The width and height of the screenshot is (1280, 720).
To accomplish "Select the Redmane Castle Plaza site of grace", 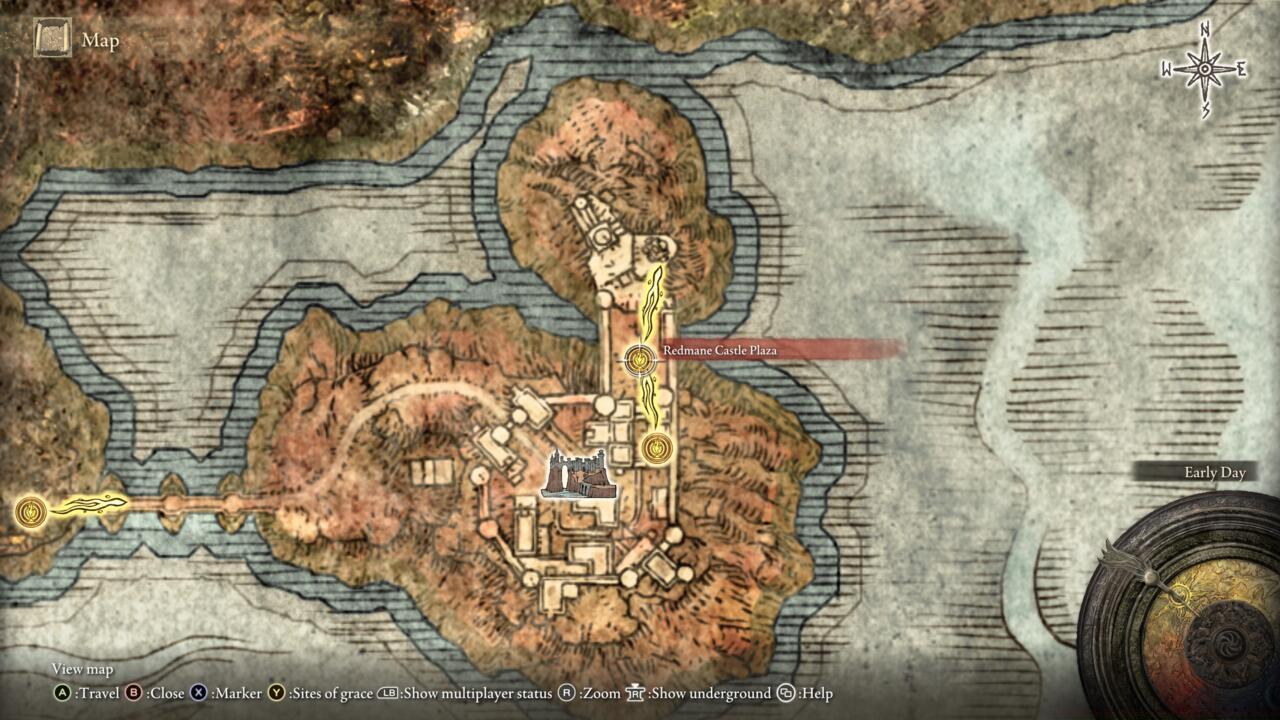I will (637, 362).
